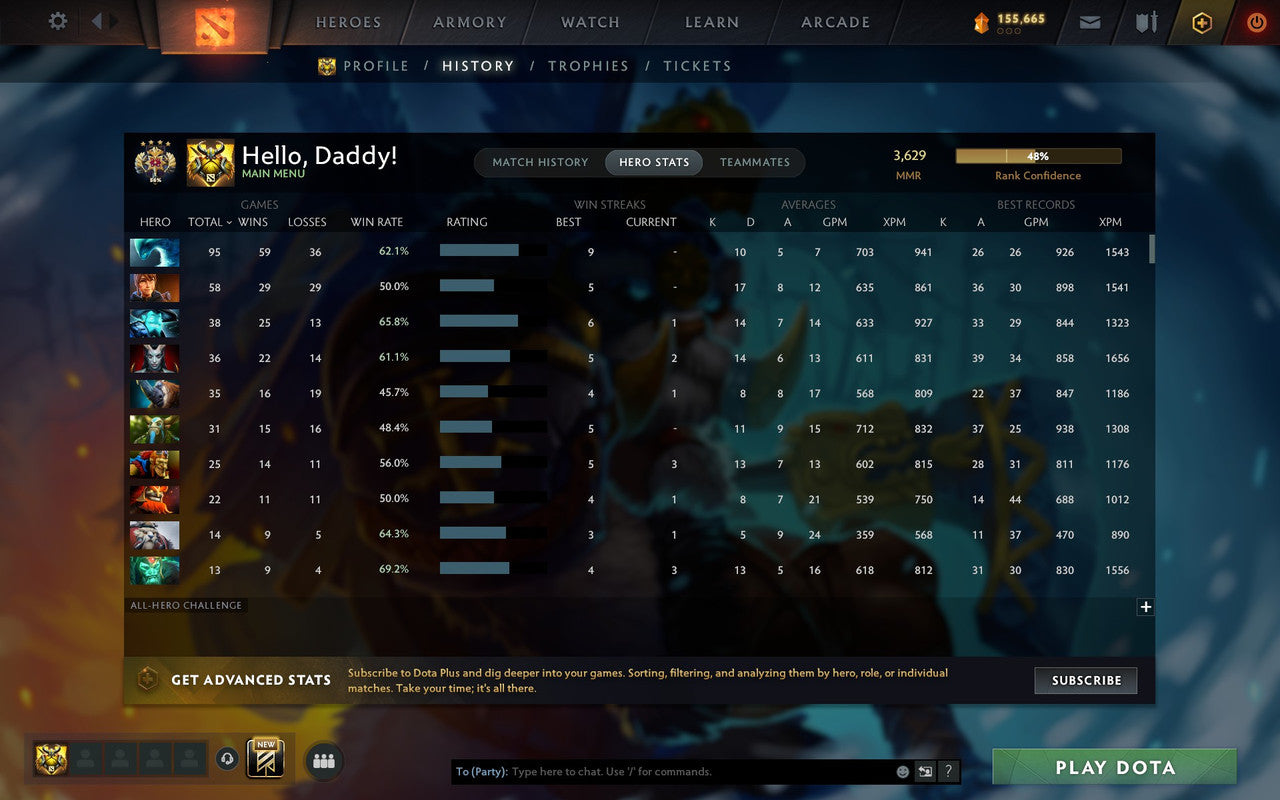Viewport: 1280px width, 800px height.
Task: Open the party finder three-person icon
Action: (323, 760)
